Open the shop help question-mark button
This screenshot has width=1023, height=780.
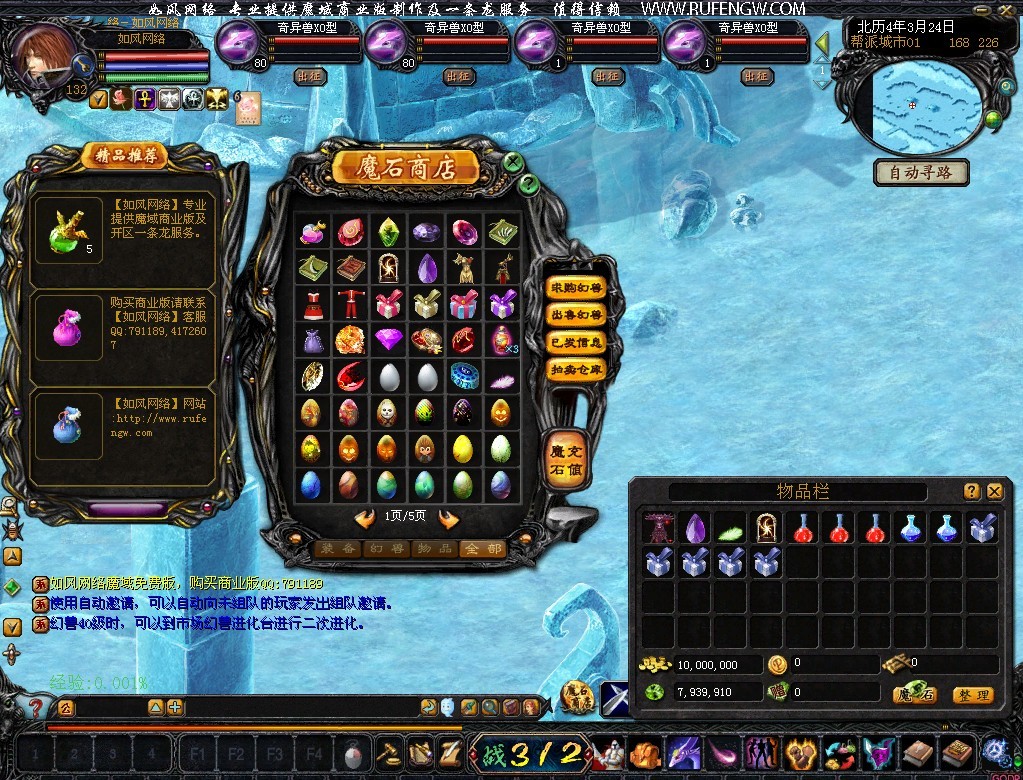(x=530, y=184)
